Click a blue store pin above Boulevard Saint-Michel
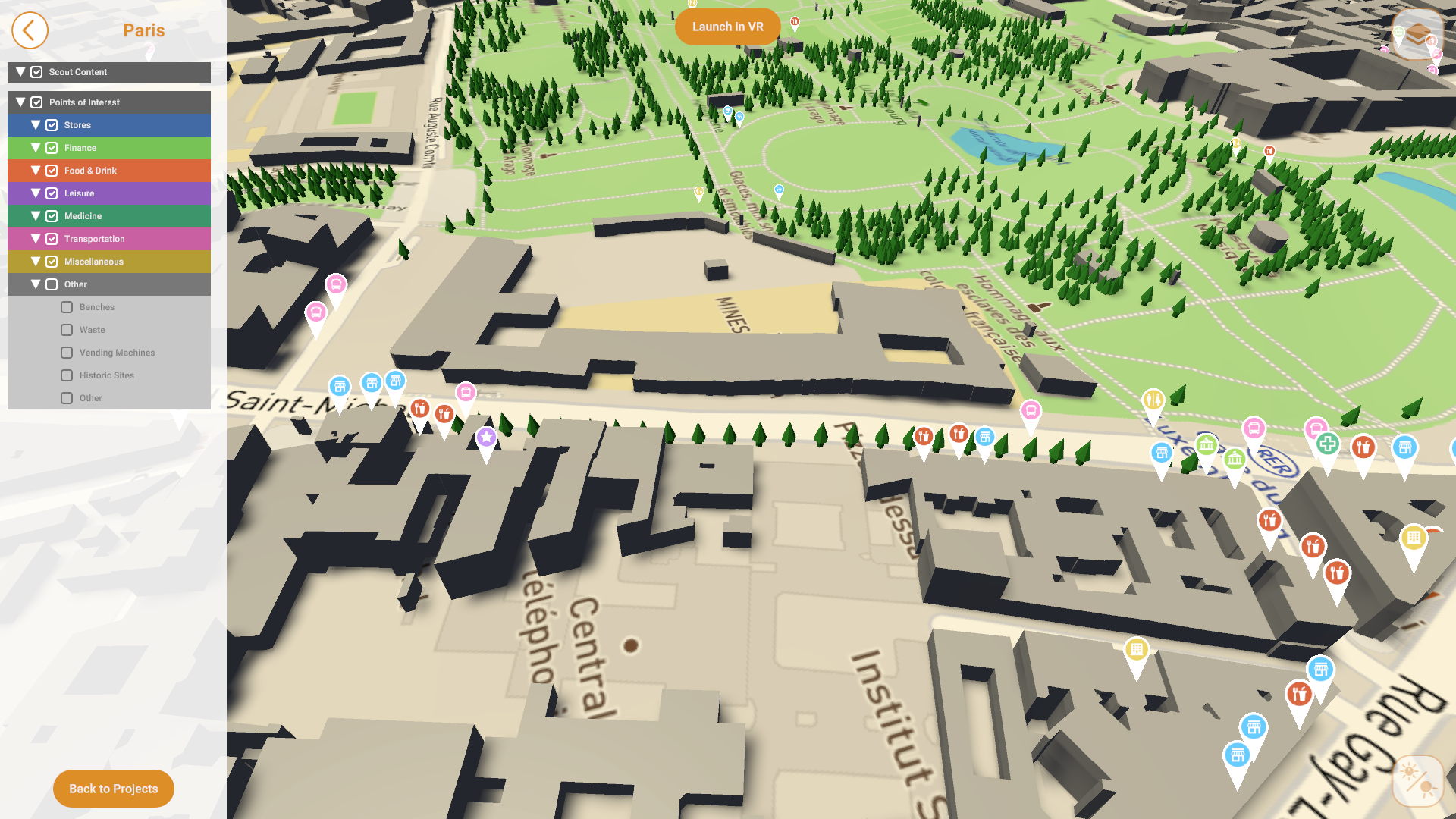The width and height of the screenshot is (1456, 819). tap(371, 381)
